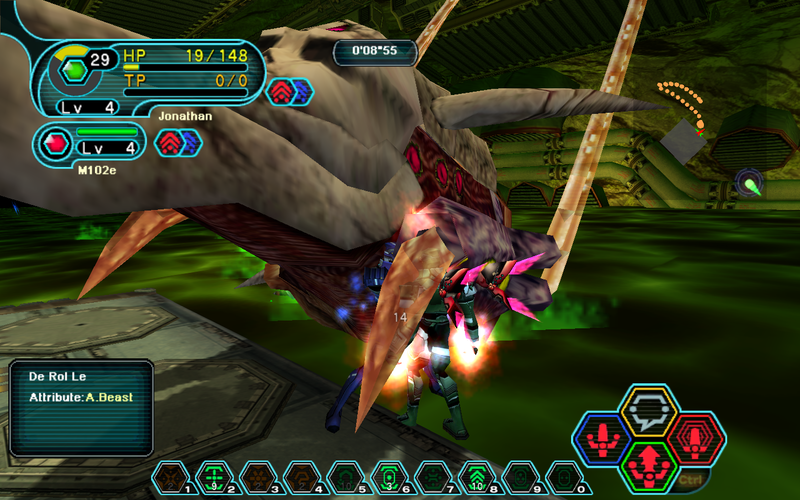This screenshot has height=500, width=800.
Task: Open the chat speech-bubble hexagon
Action: tap(649, 410)
